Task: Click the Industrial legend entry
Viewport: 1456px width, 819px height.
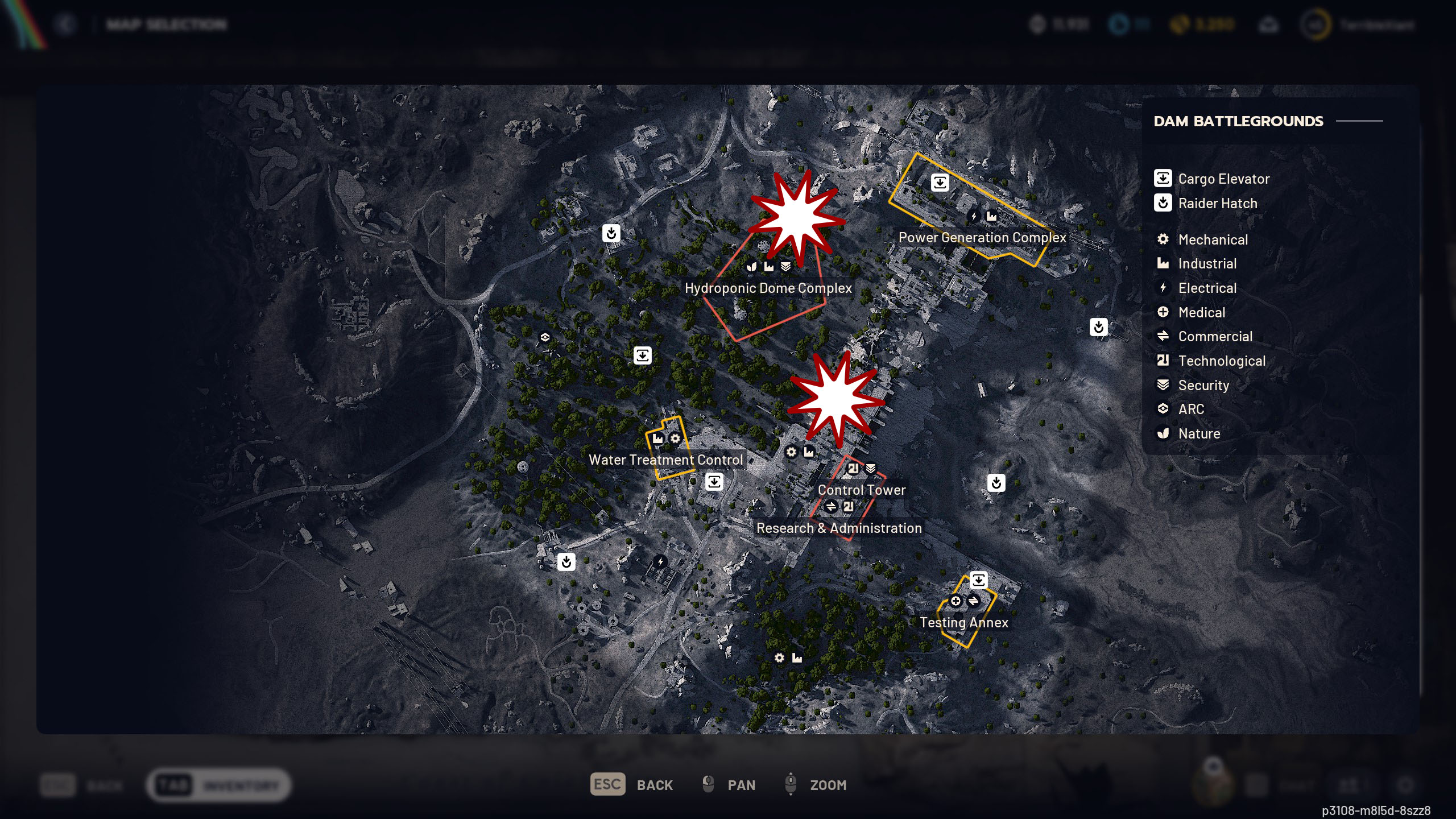Action: [1207, 264]
